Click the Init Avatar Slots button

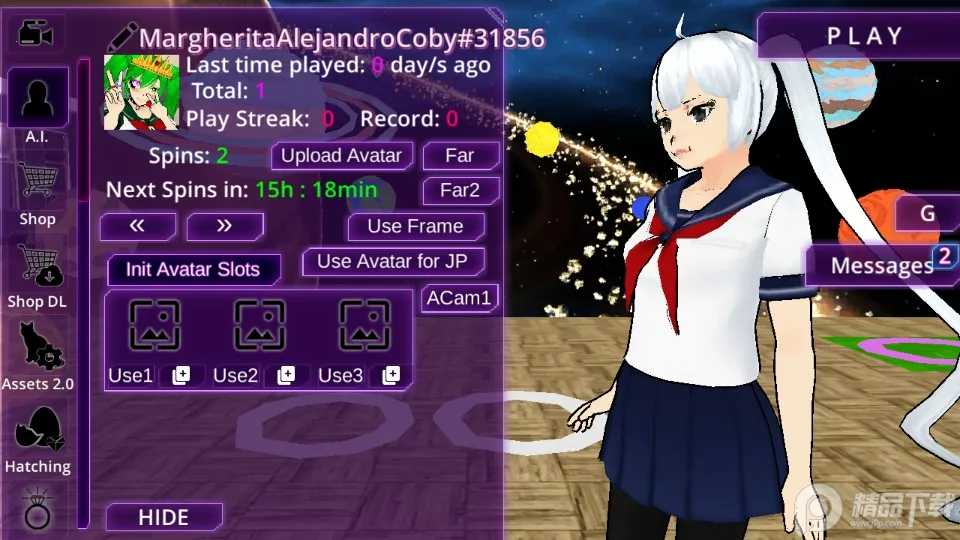pyautogui.click(x=193, y=269)
